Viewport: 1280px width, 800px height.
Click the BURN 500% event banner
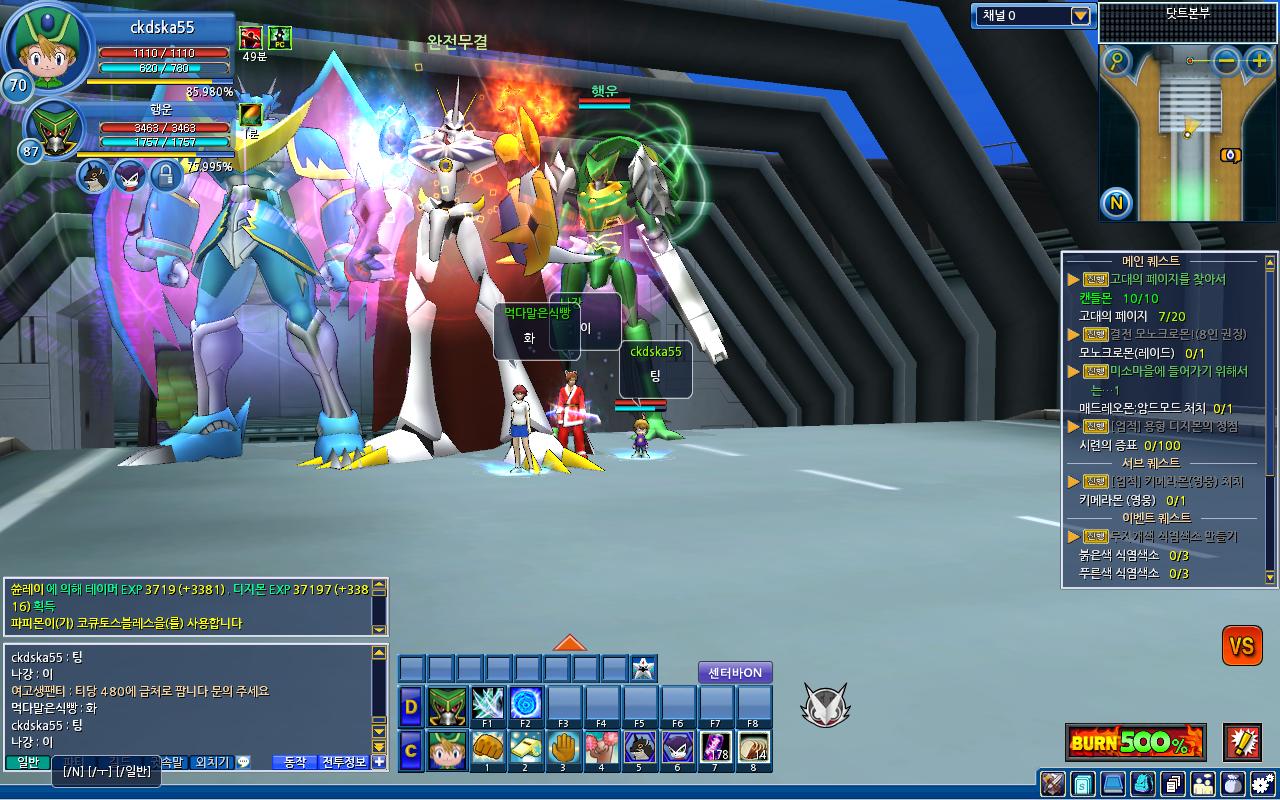click(x=1135, y=743)
